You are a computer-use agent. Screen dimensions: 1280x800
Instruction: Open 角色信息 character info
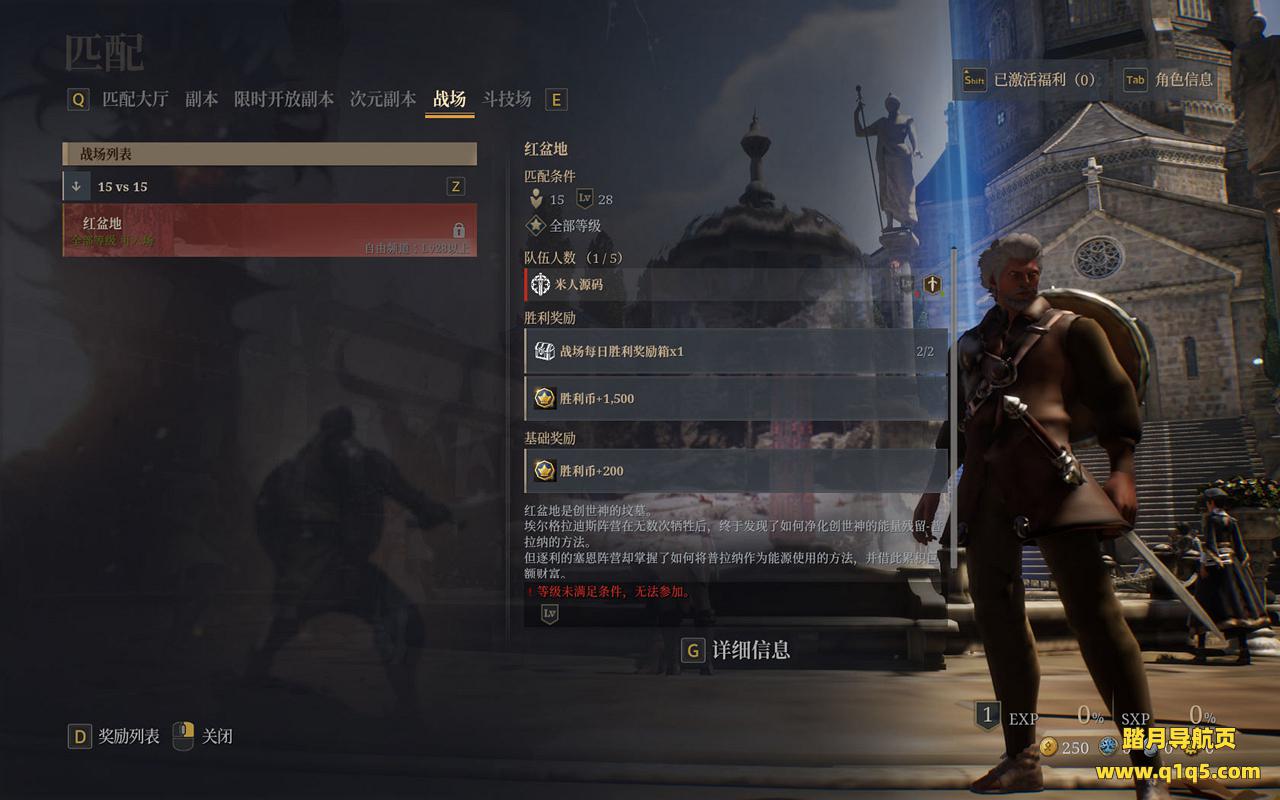point(1169,80)
